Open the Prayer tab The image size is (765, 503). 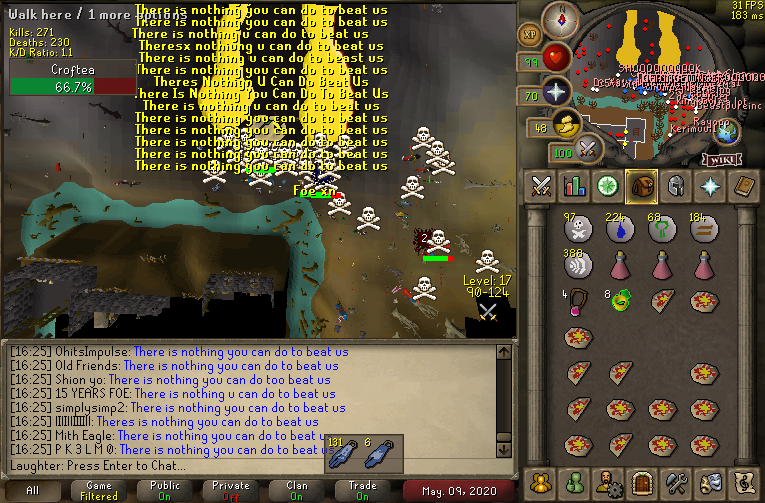point(710,185)
